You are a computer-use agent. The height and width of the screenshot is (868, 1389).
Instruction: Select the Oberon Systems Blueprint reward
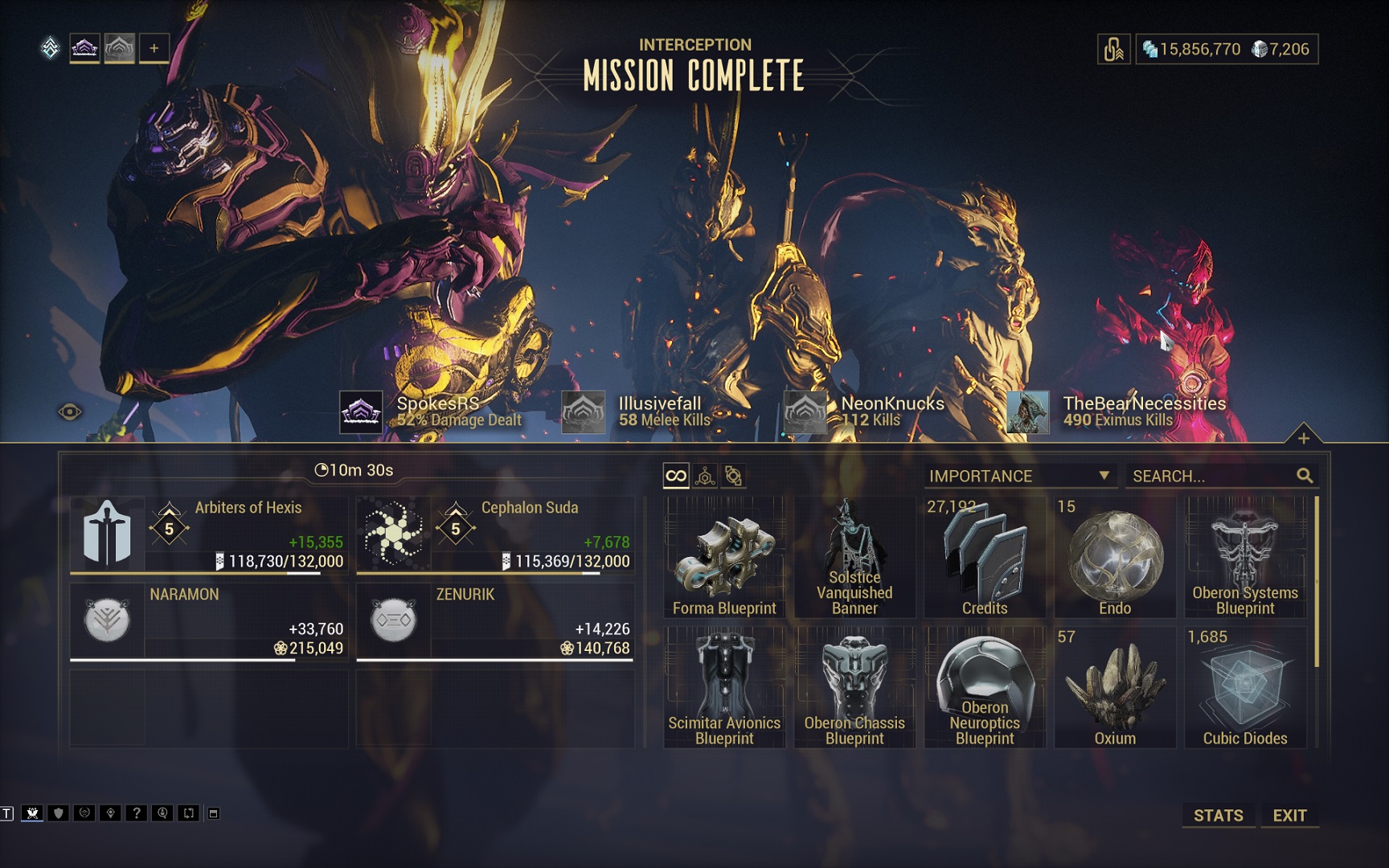click(x=1245, y=557)
